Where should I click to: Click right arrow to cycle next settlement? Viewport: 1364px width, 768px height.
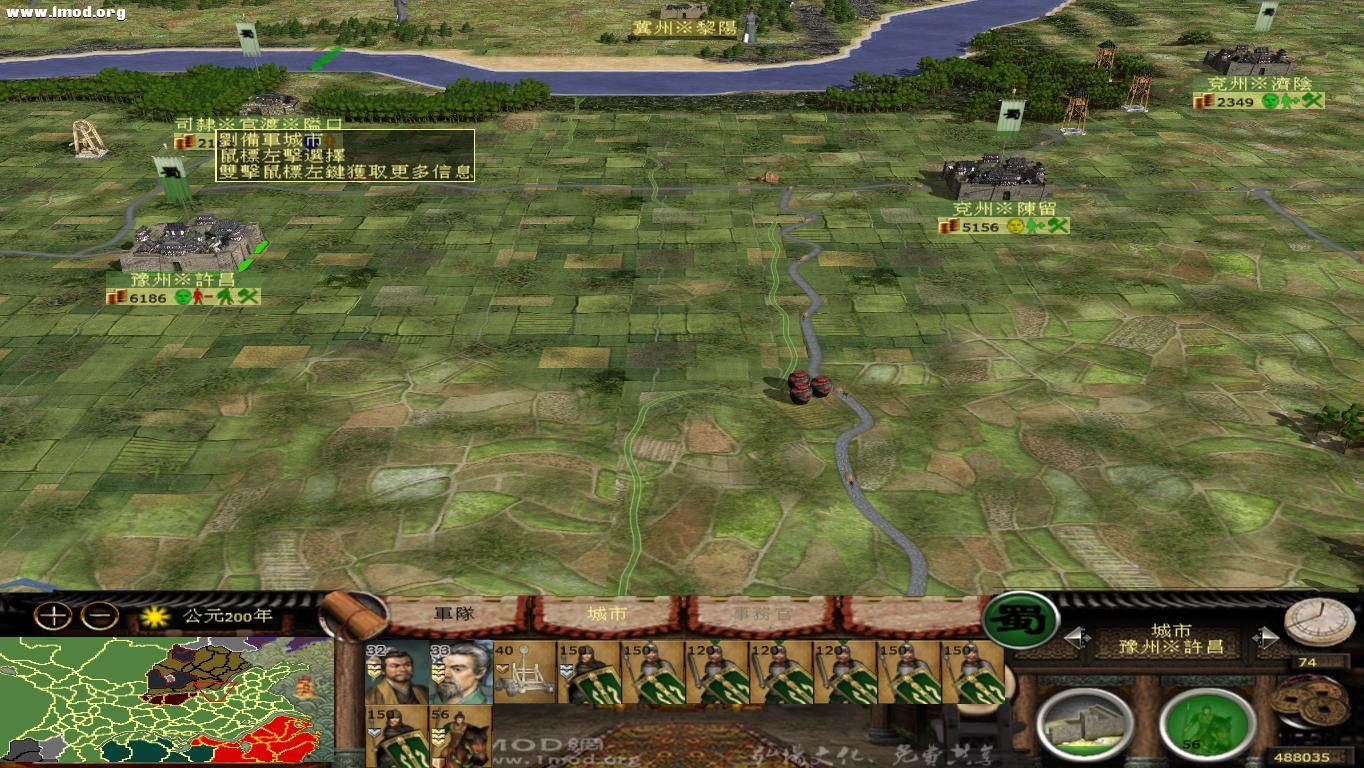[1267, 637]
